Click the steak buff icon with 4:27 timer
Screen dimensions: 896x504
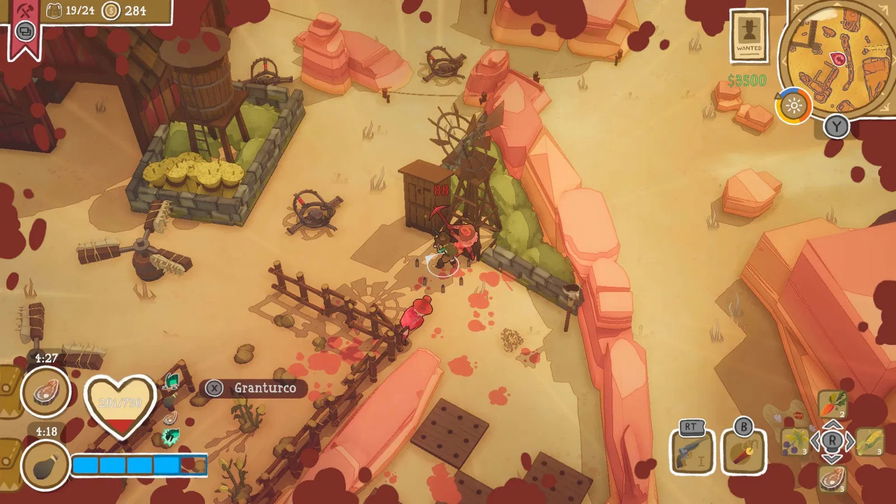[45, 390]
